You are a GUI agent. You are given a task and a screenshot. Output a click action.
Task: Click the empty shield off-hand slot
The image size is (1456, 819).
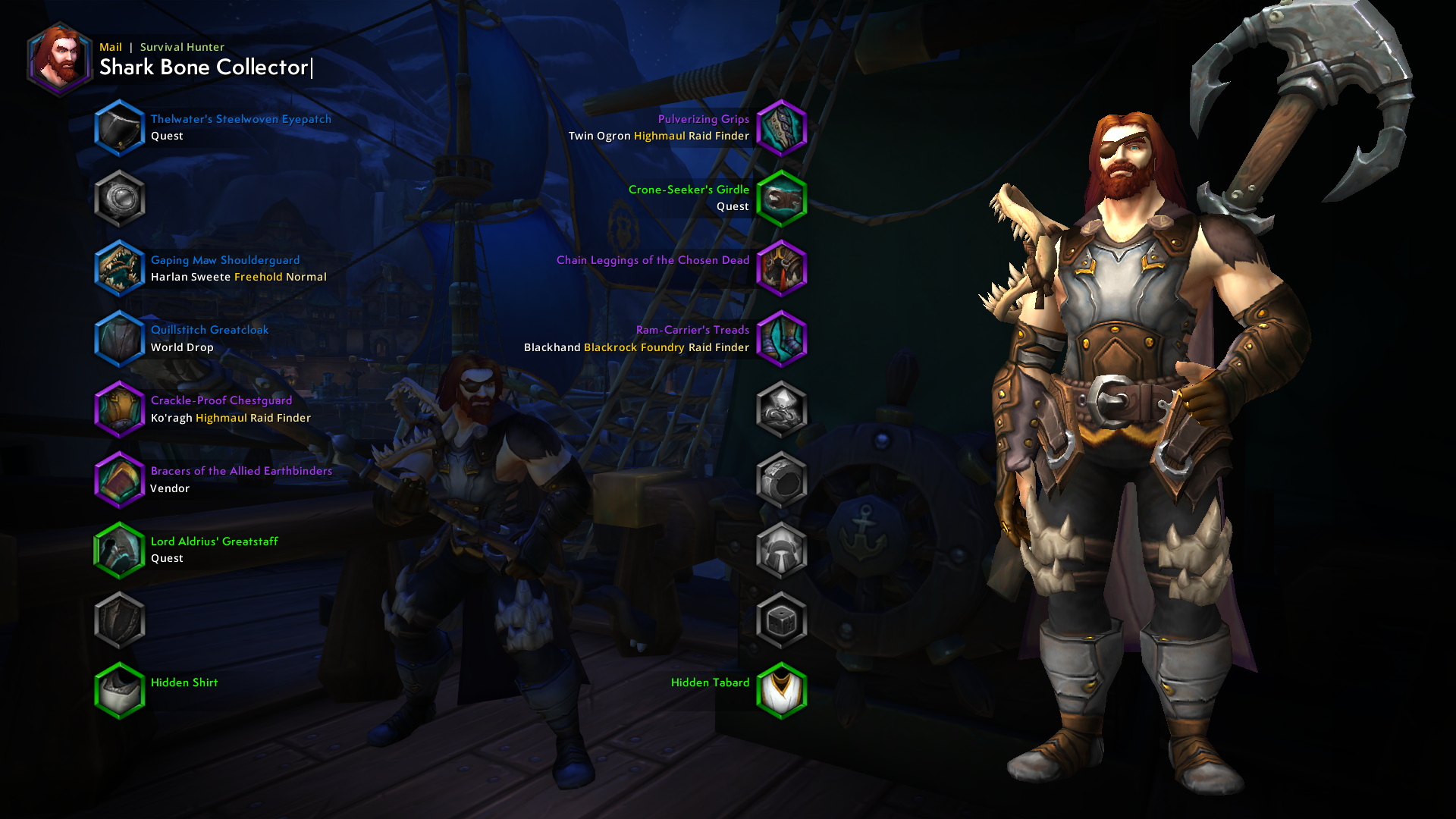[120, 621]
